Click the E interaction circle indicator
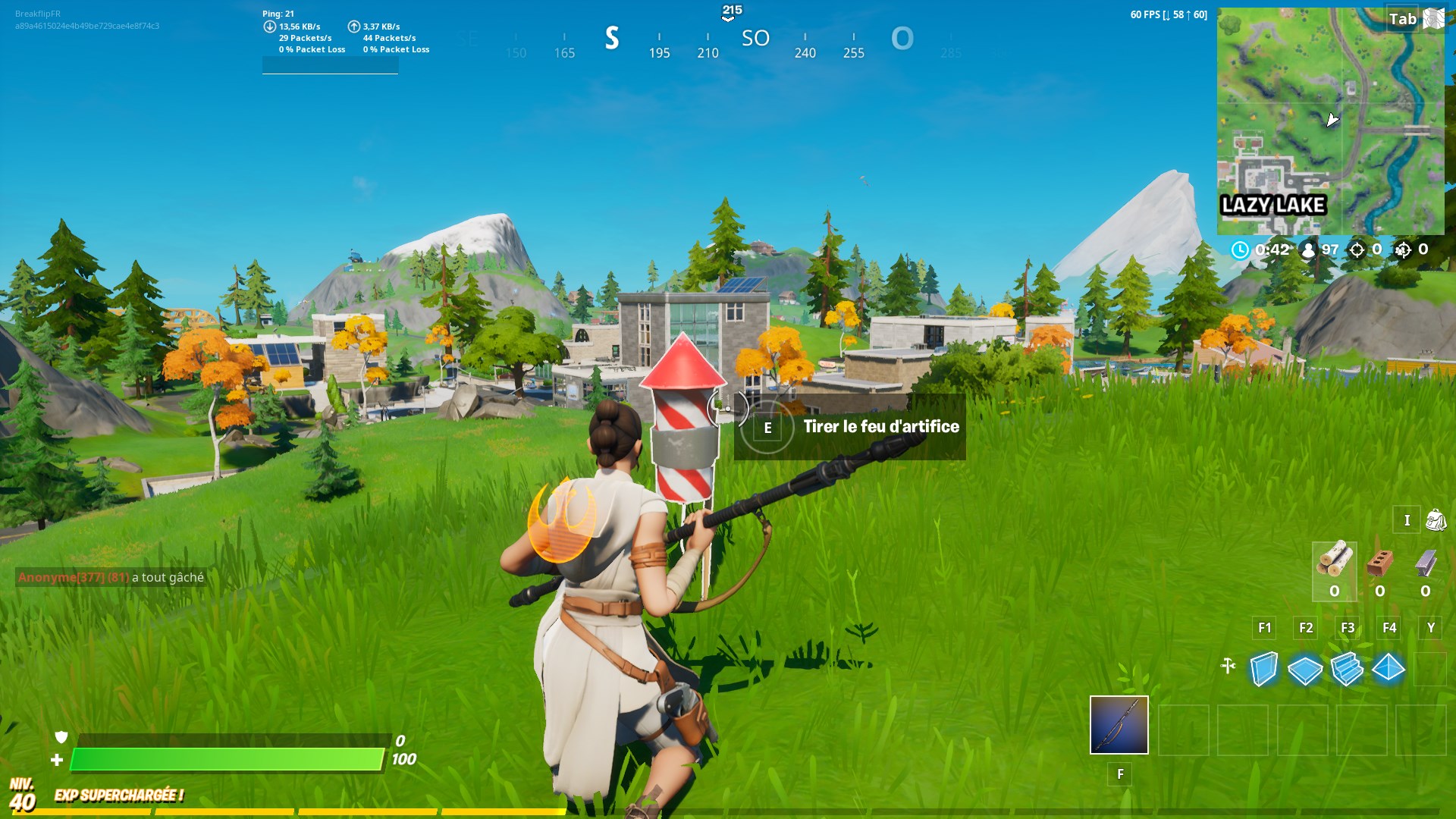 coord(767,428)
